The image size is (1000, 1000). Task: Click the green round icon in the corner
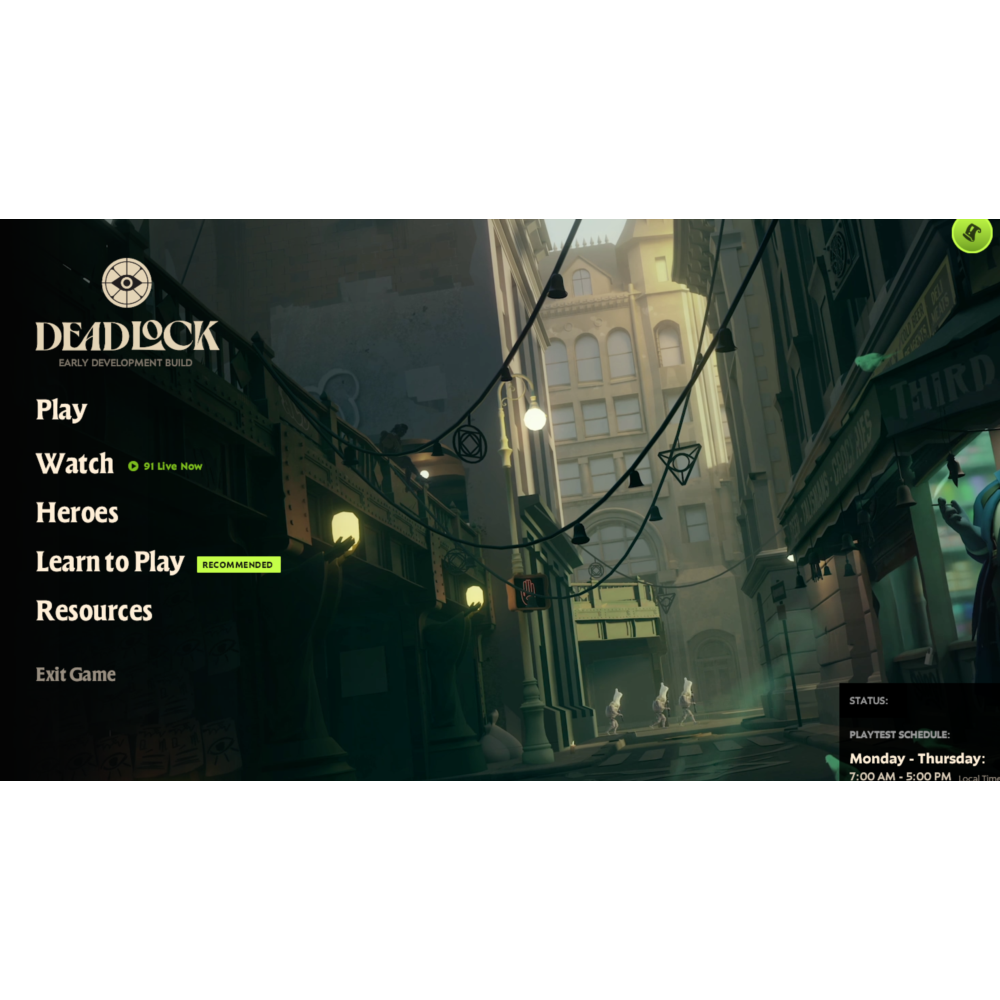[971, 236]
